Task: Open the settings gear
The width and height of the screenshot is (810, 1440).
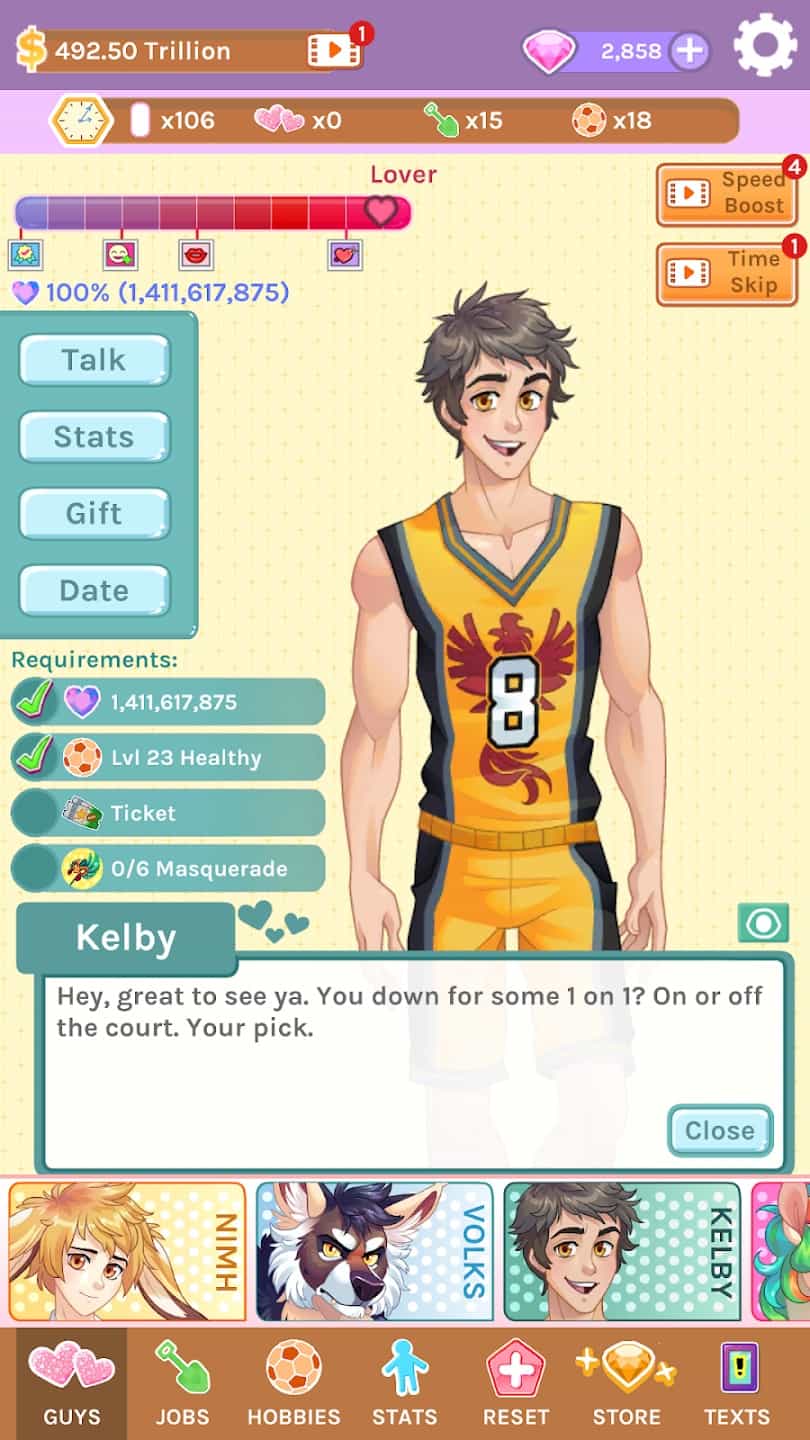Action: pos(765,45)
